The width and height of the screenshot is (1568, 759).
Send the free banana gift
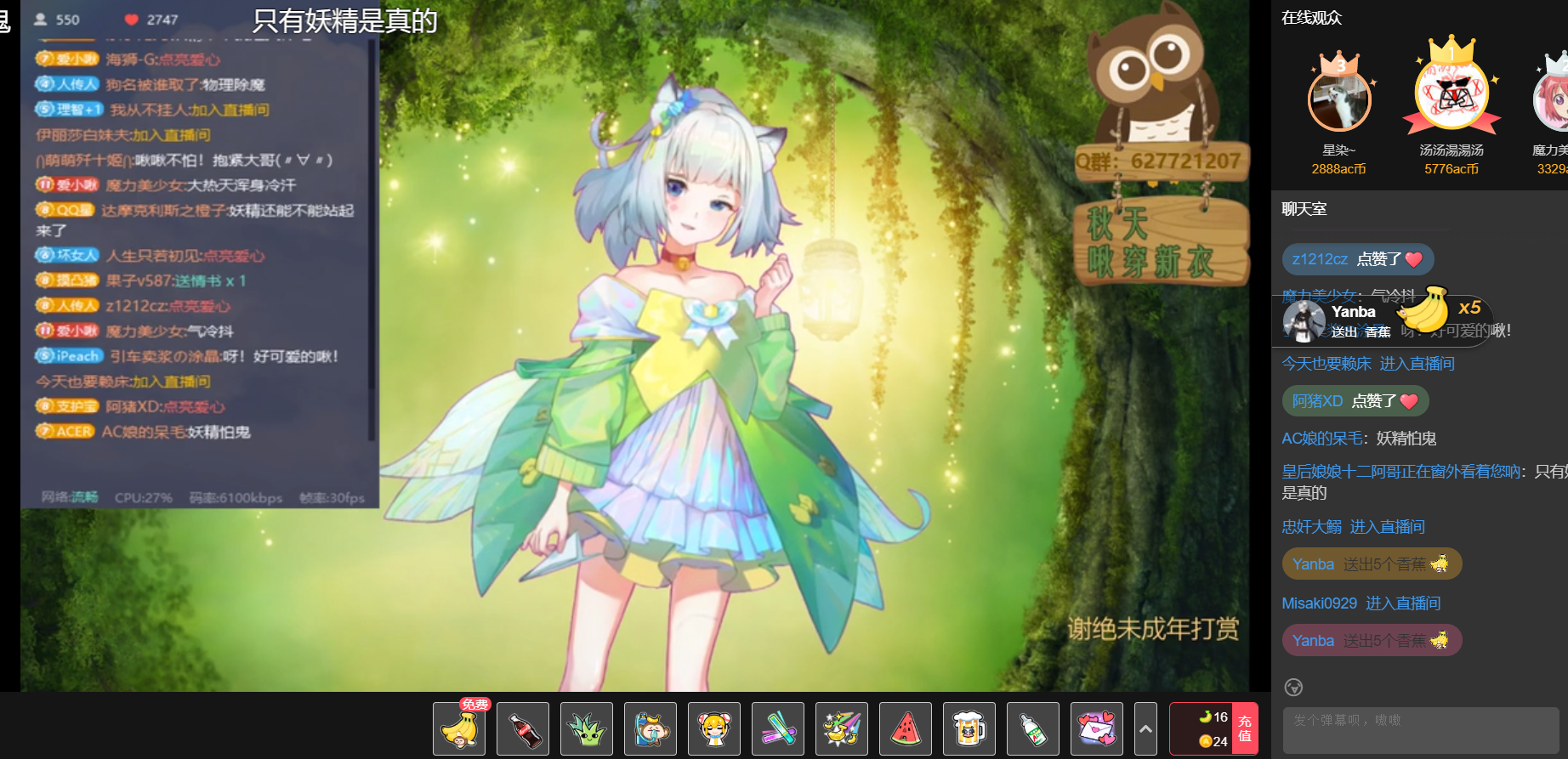pos(459,728)
